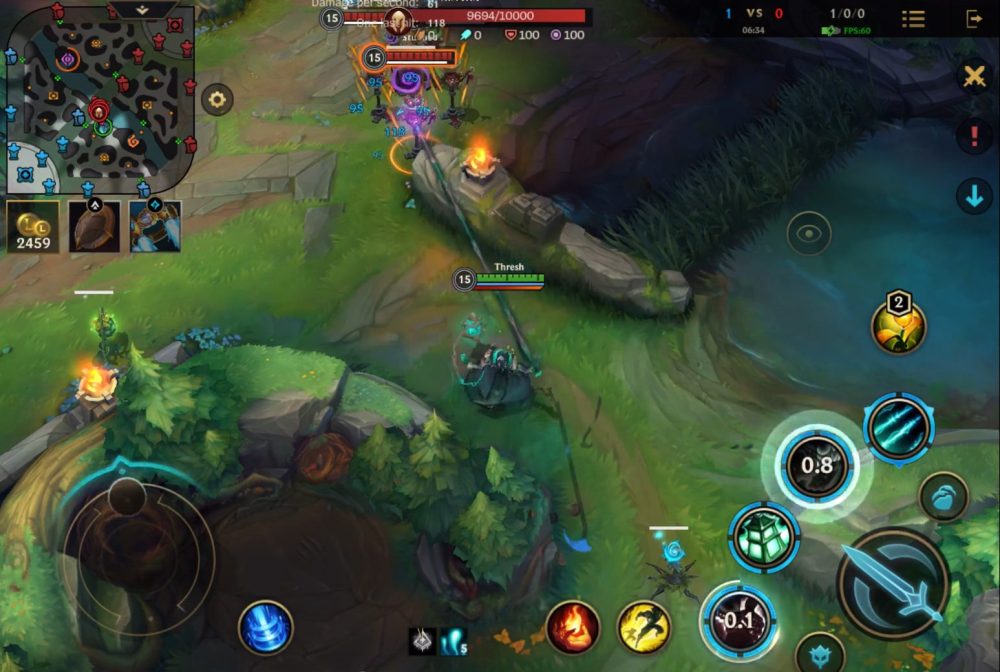Cast the ability showing 0.1 cooldown
Image resolution: width=1000 pixels, height=672 pixels.
click(x=738, y=620)
